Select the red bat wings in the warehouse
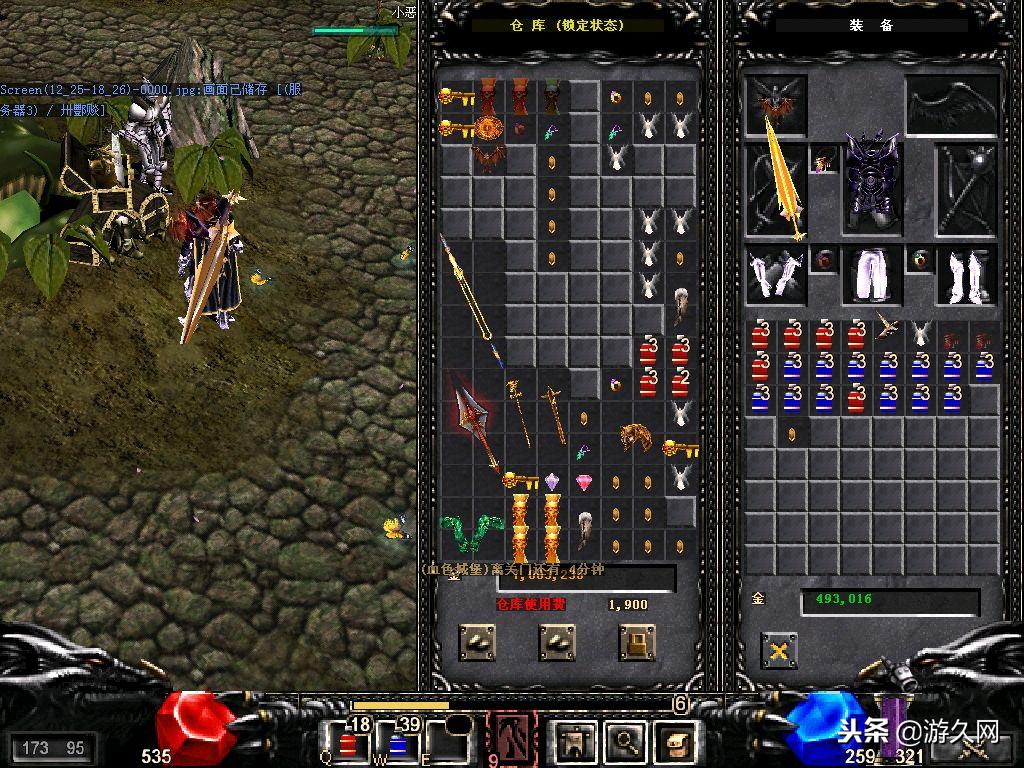1024x768 pixels. (488, 159)
